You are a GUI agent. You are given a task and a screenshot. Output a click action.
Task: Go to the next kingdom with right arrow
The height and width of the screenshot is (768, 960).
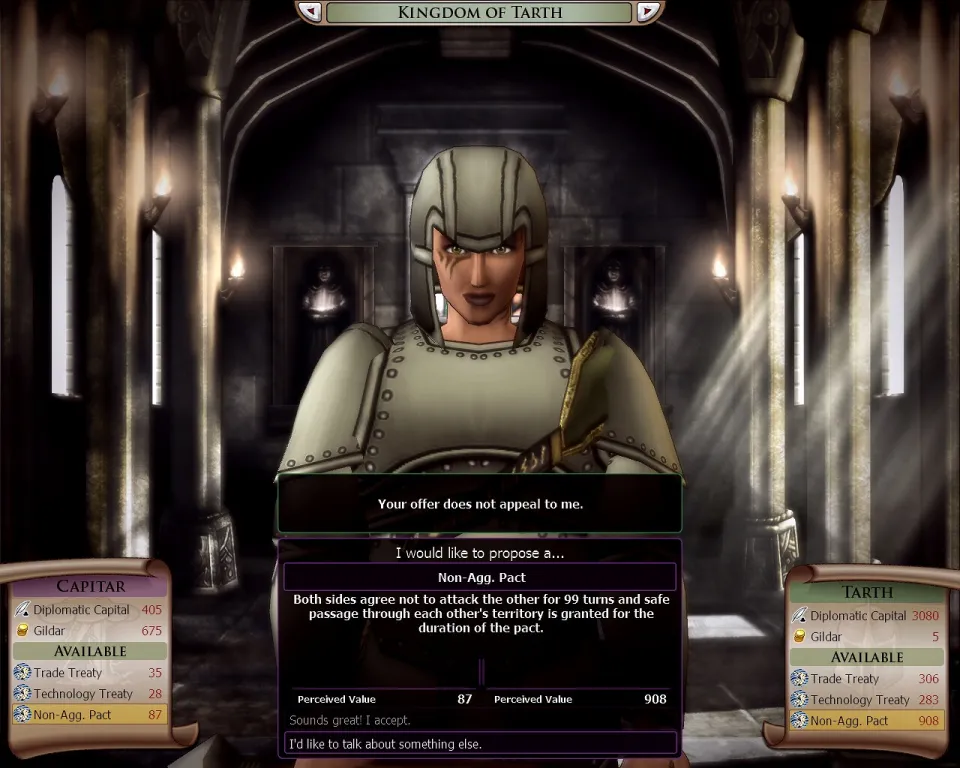coord(648,12)
